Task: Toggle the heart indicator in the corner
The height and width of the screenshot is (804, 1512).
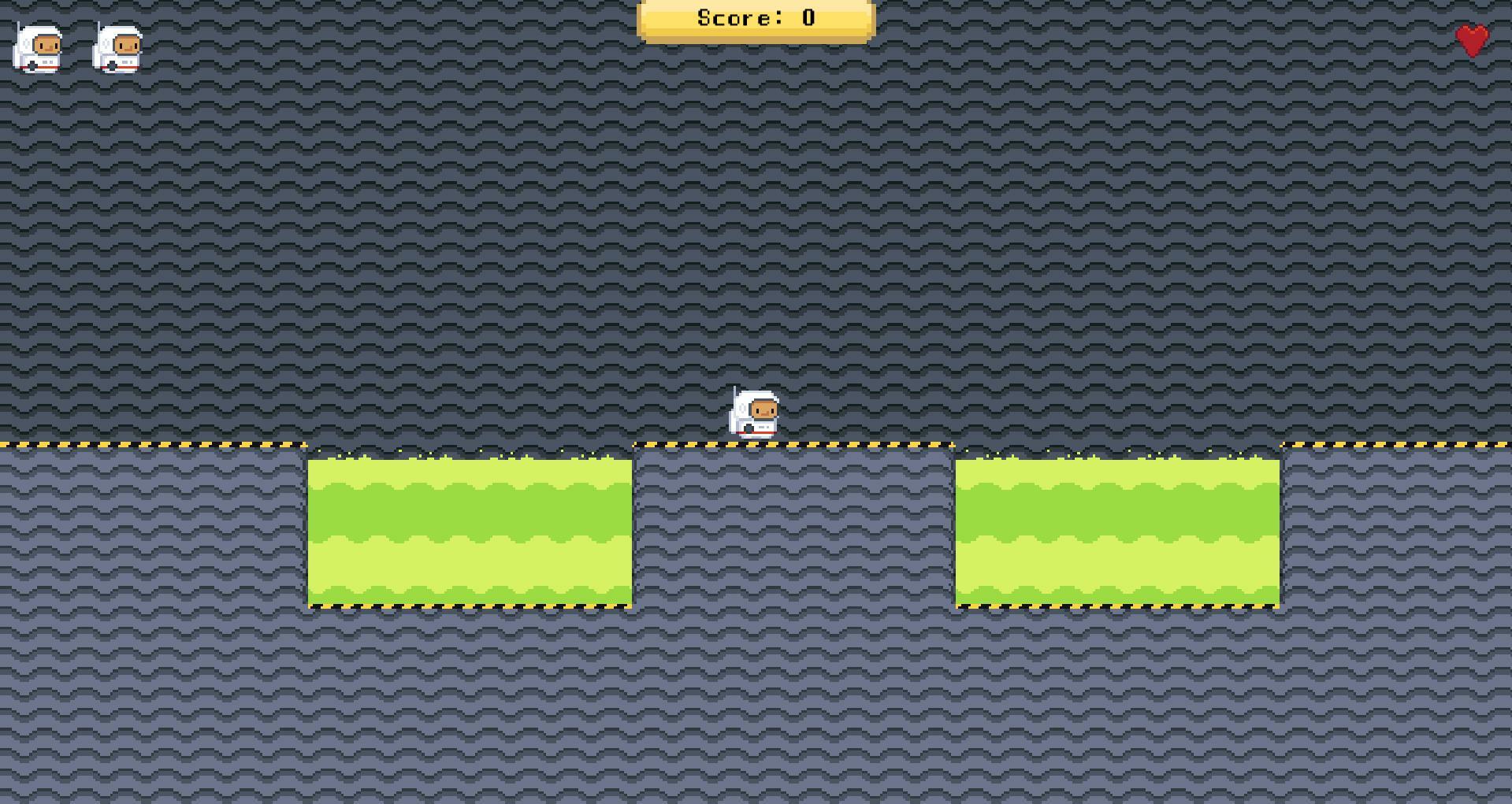Action: coord(1470,41)
